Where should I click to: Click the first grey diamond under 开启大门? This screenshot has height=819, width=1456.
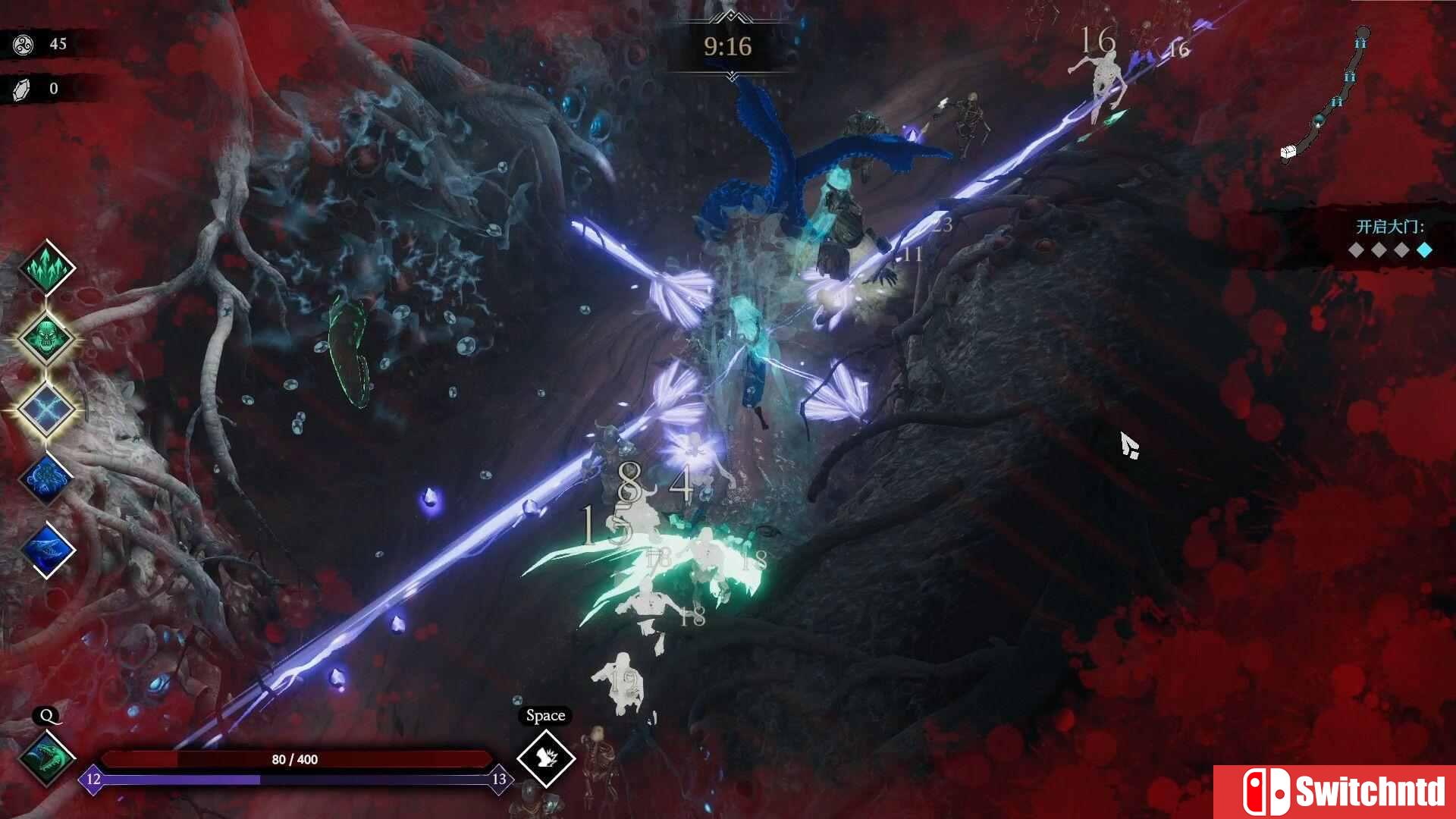point(1355,250)
